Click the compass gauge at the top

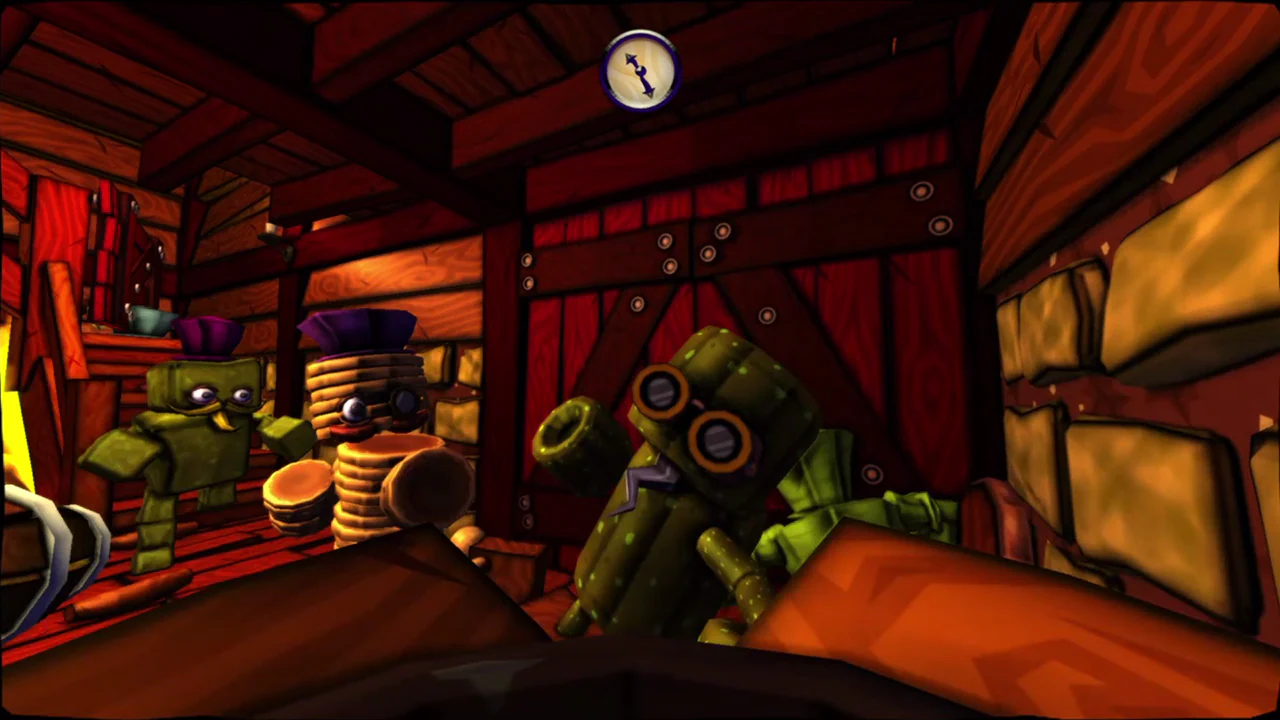640,70
